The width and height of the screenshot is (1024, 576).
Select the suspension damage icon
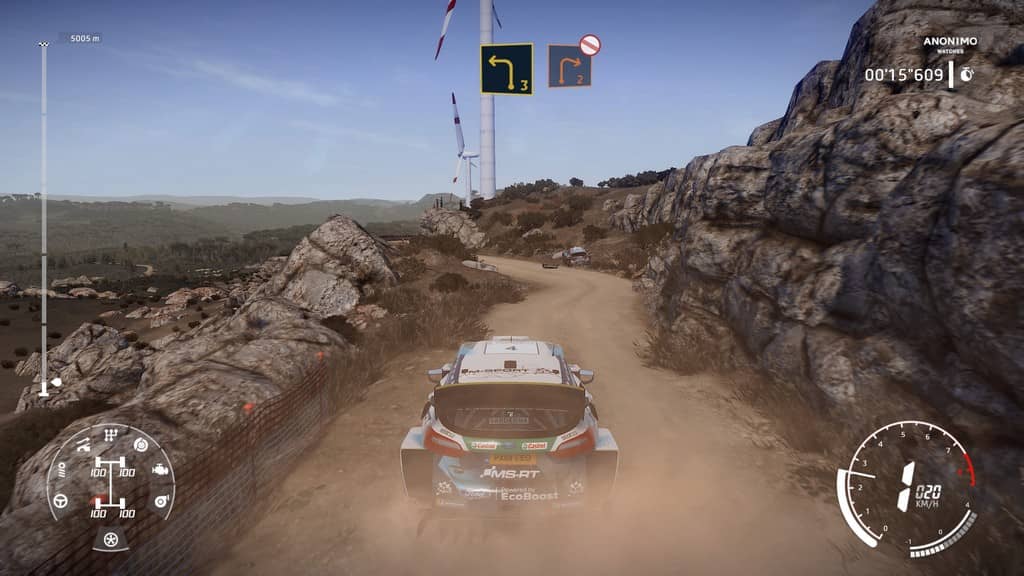pyautogui.click(x=84, y=444)
